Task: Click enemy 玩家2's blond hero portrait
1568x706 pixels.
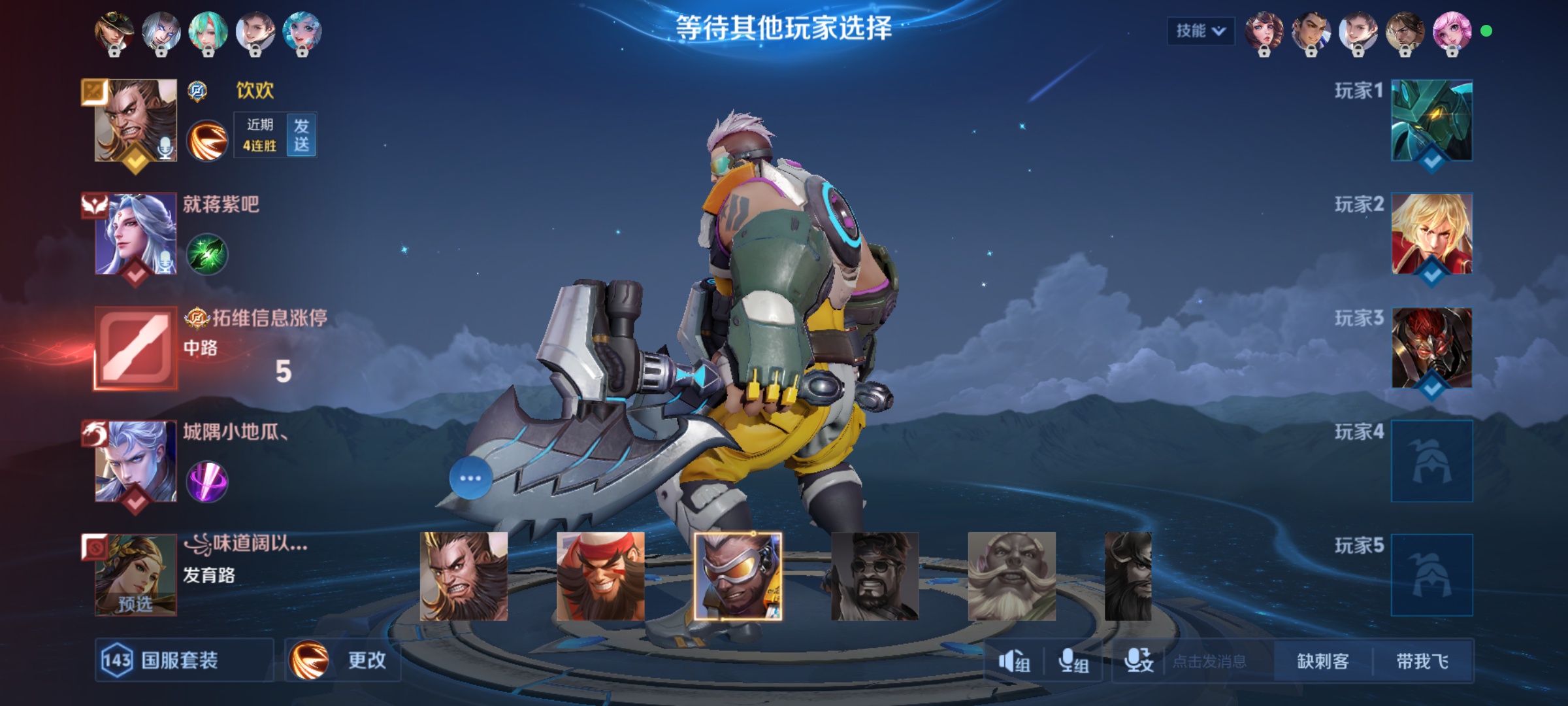Action: (x=1431, y=233)
